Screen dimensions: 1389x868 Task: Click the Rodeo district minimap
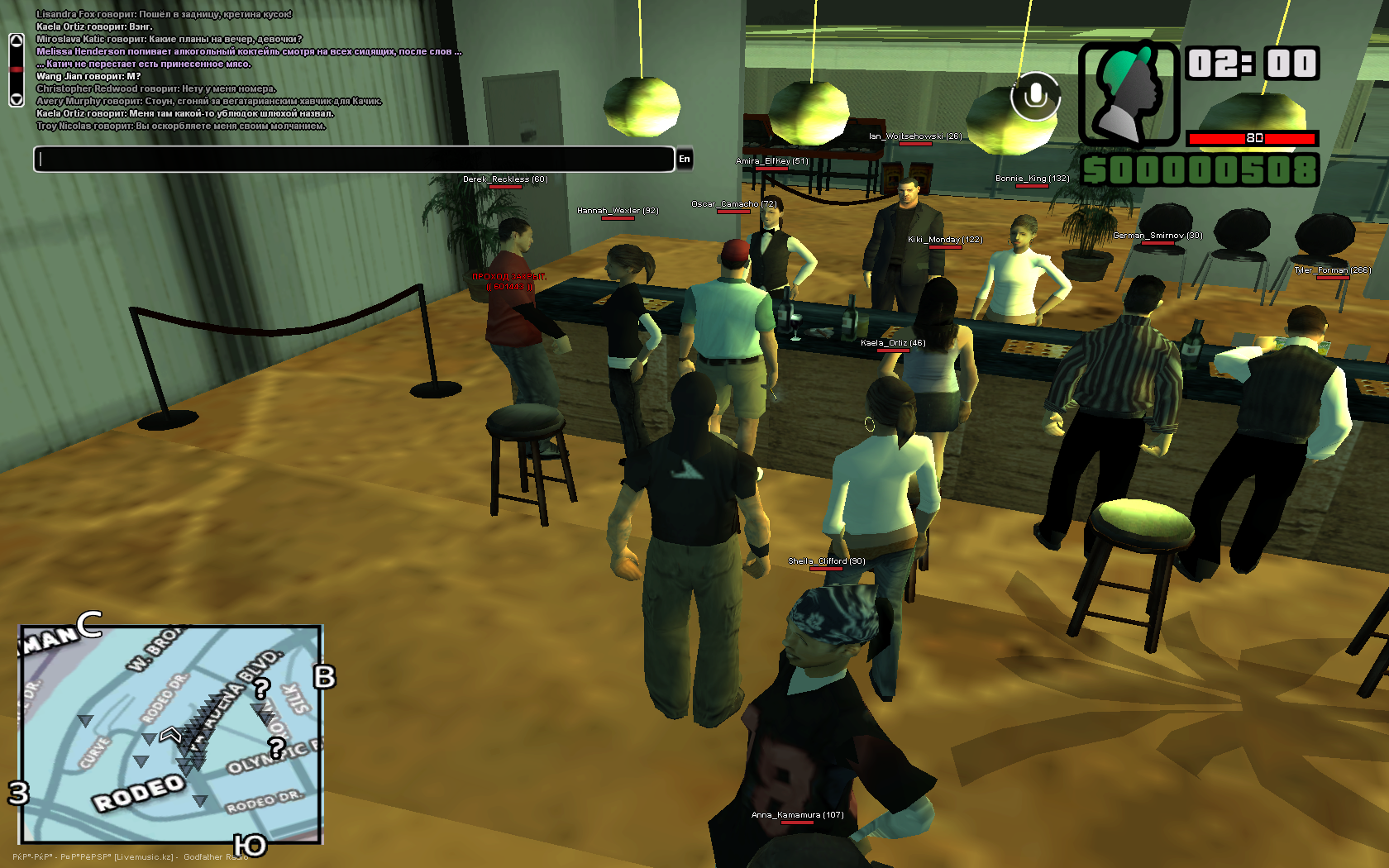coord(170,735)
